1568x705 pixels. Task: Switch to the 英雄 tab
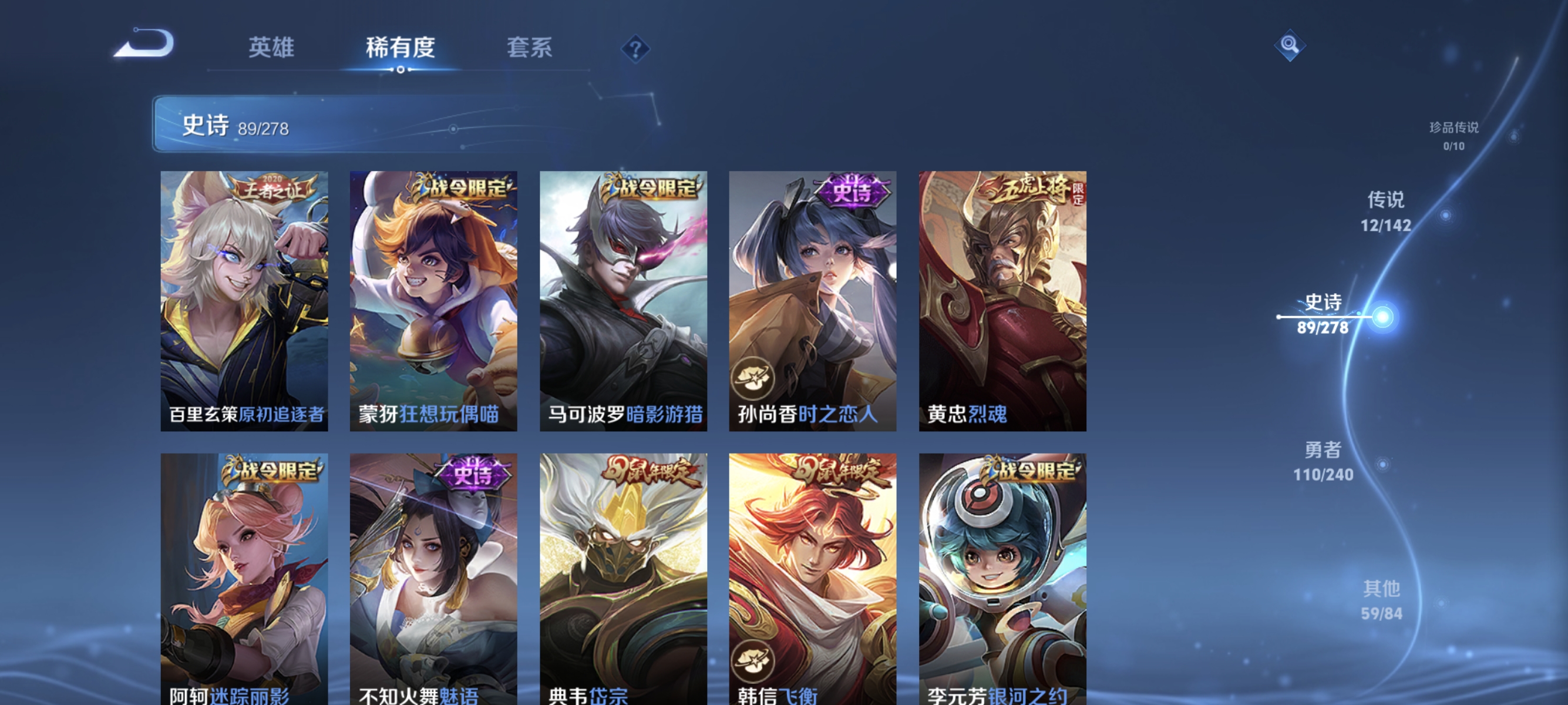click(271, 48)
